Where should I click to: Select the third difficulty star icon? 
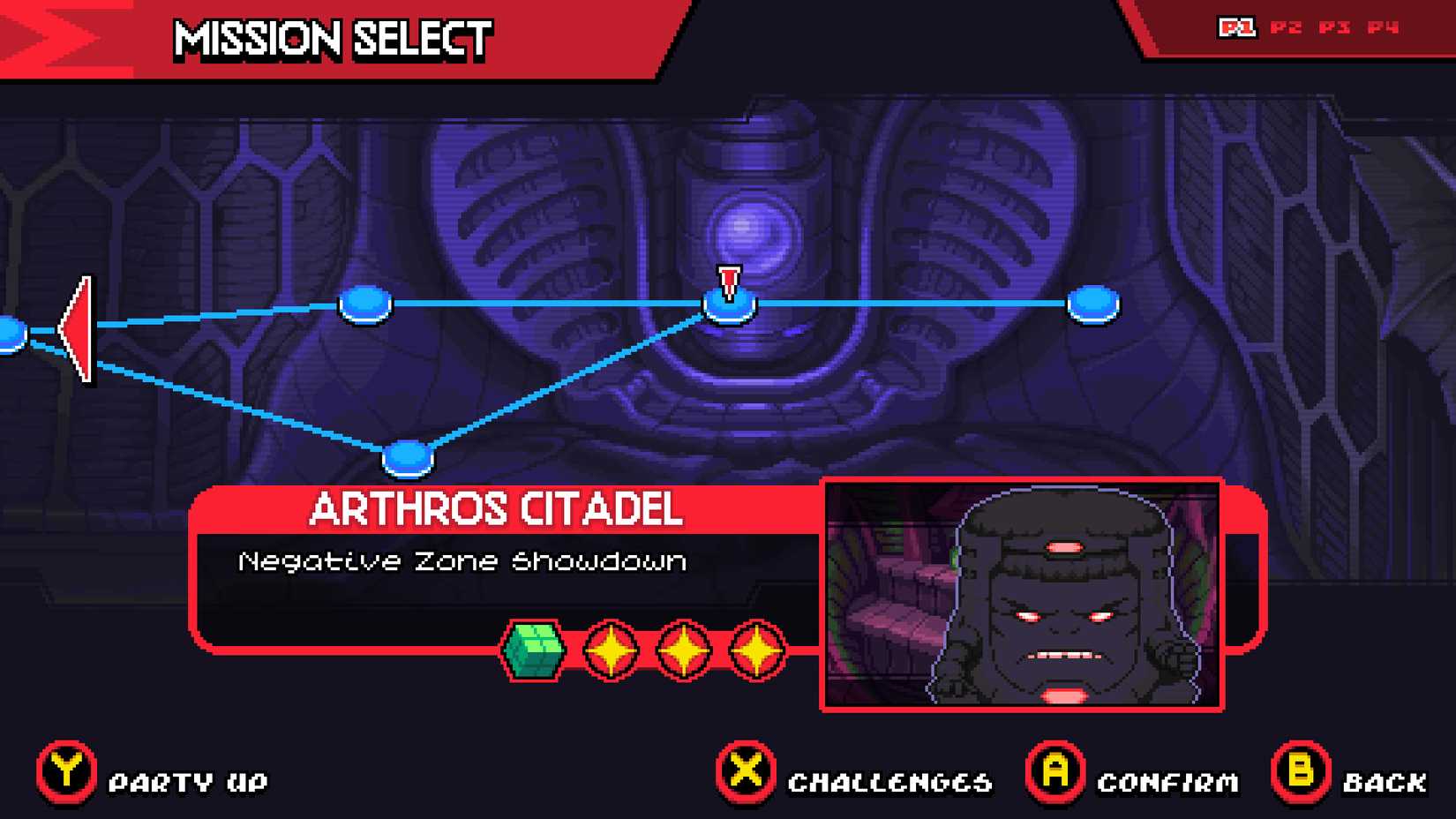point(756,650)
